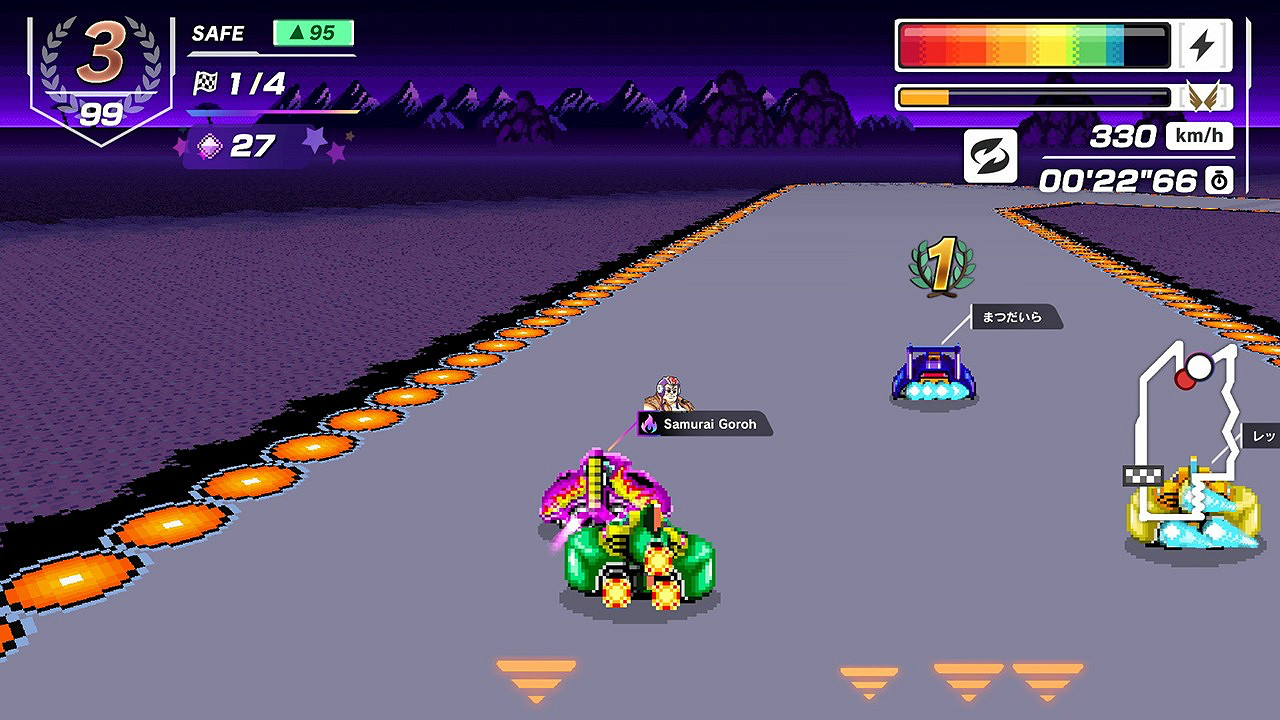The width and height of the screenshot is (1280, 720).
Task: Click the spin attack icon near the speedometer
Action: (x=989, y=157)
